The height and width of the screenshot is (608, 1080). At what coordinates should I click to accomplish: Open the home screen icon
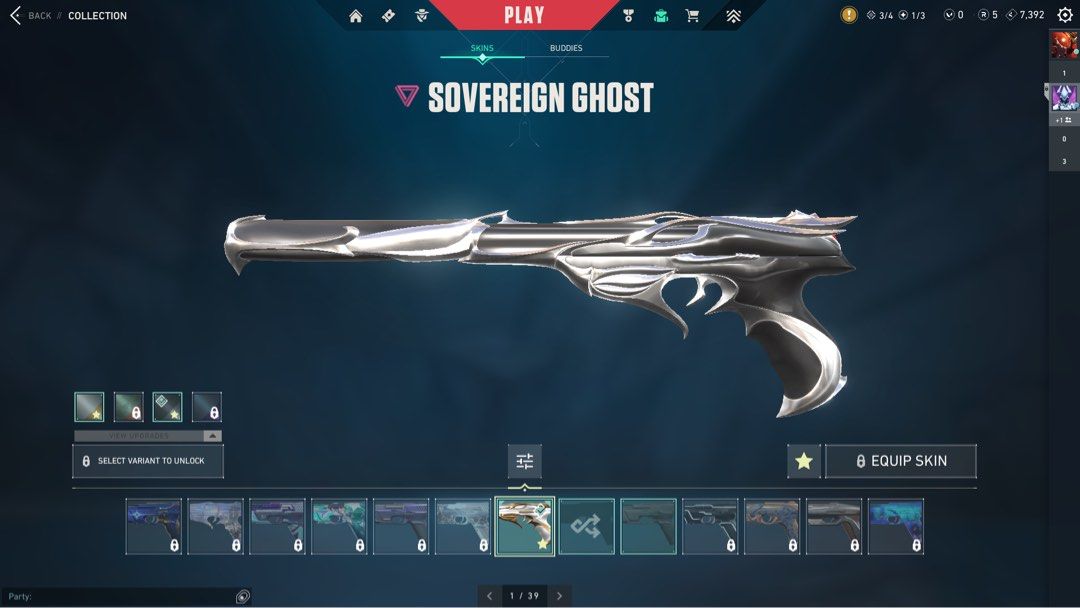point(356,16)
